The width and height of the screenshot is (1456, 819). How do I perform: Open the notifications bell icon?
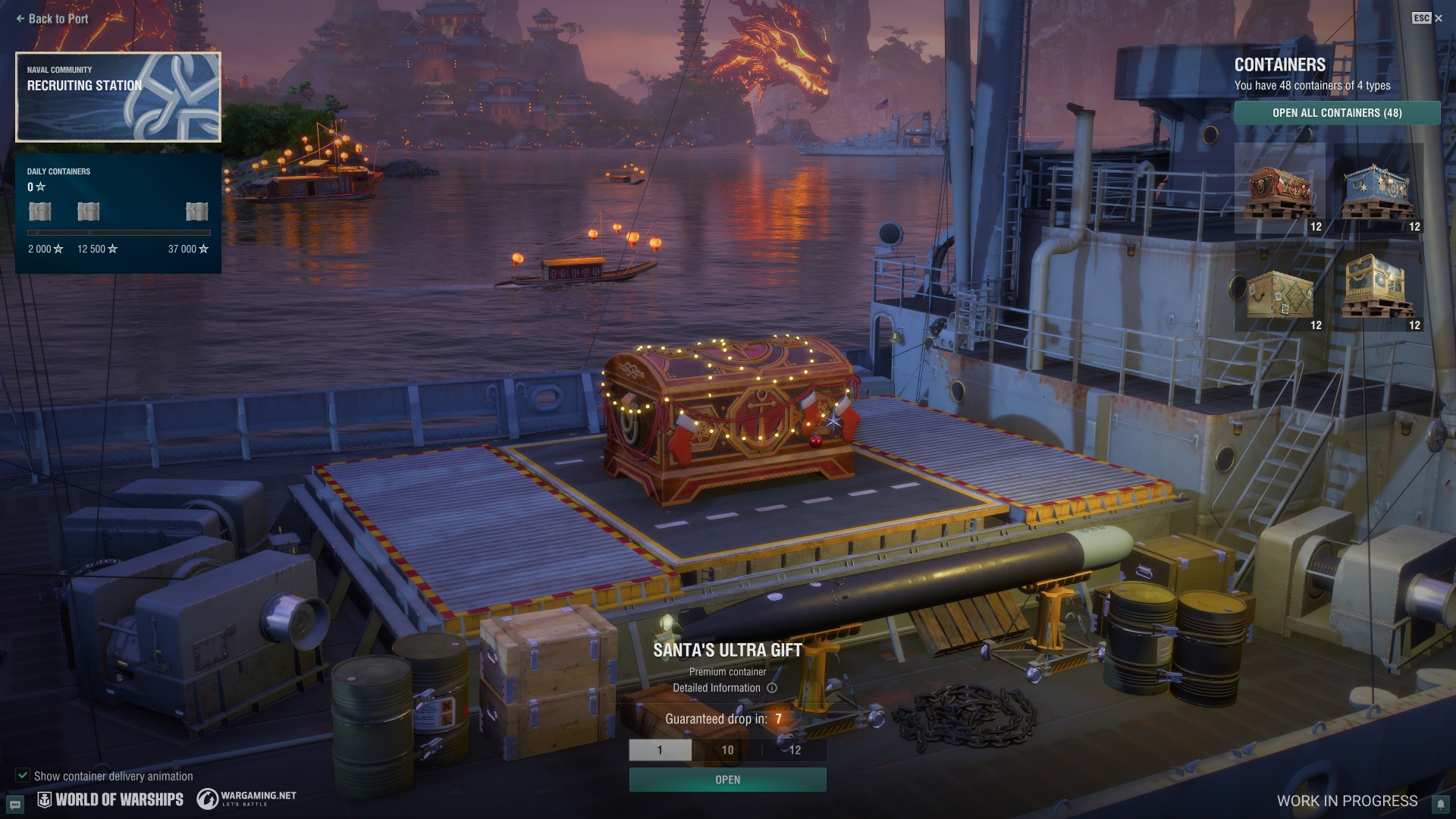click(1439, 804)
